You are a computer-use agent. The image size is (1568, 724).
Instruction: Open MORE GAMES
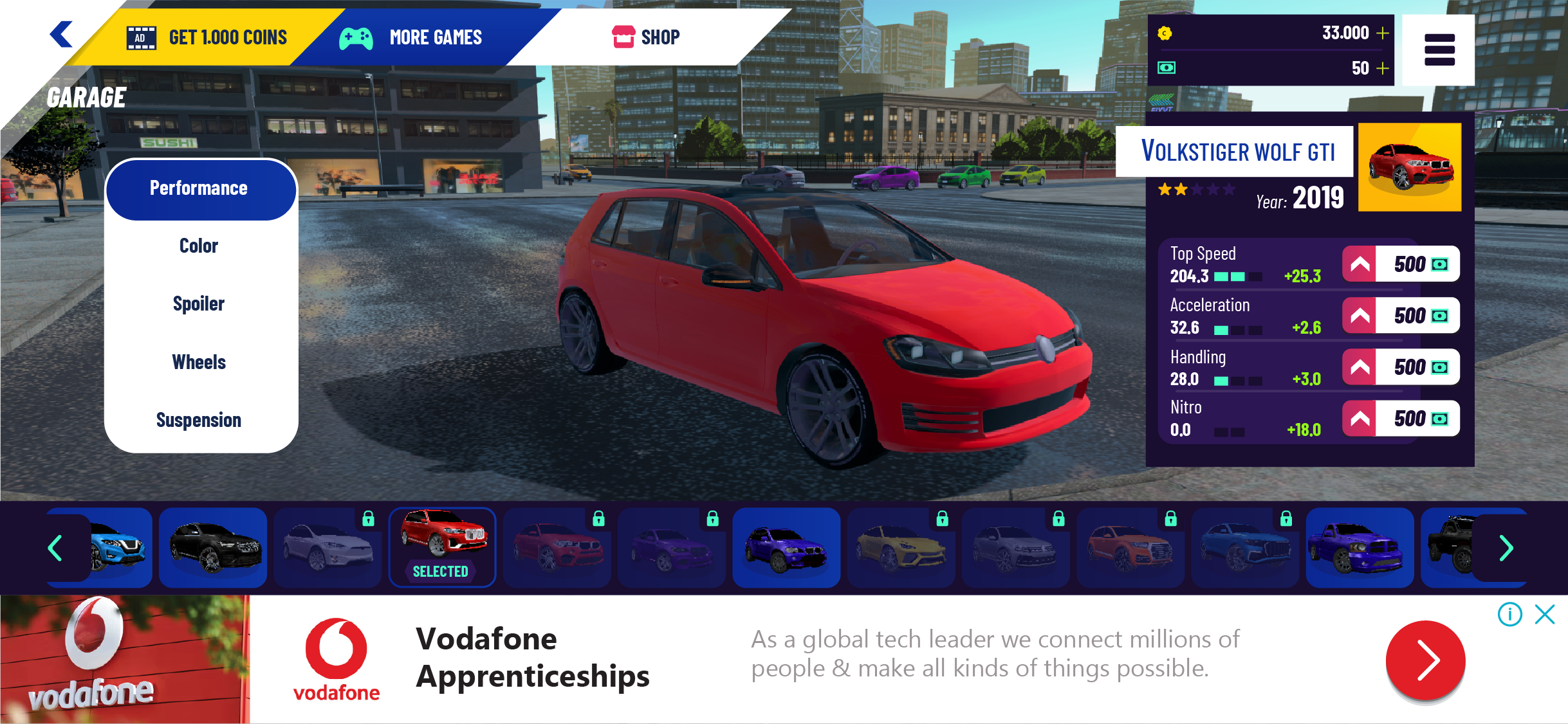(436, 37)
